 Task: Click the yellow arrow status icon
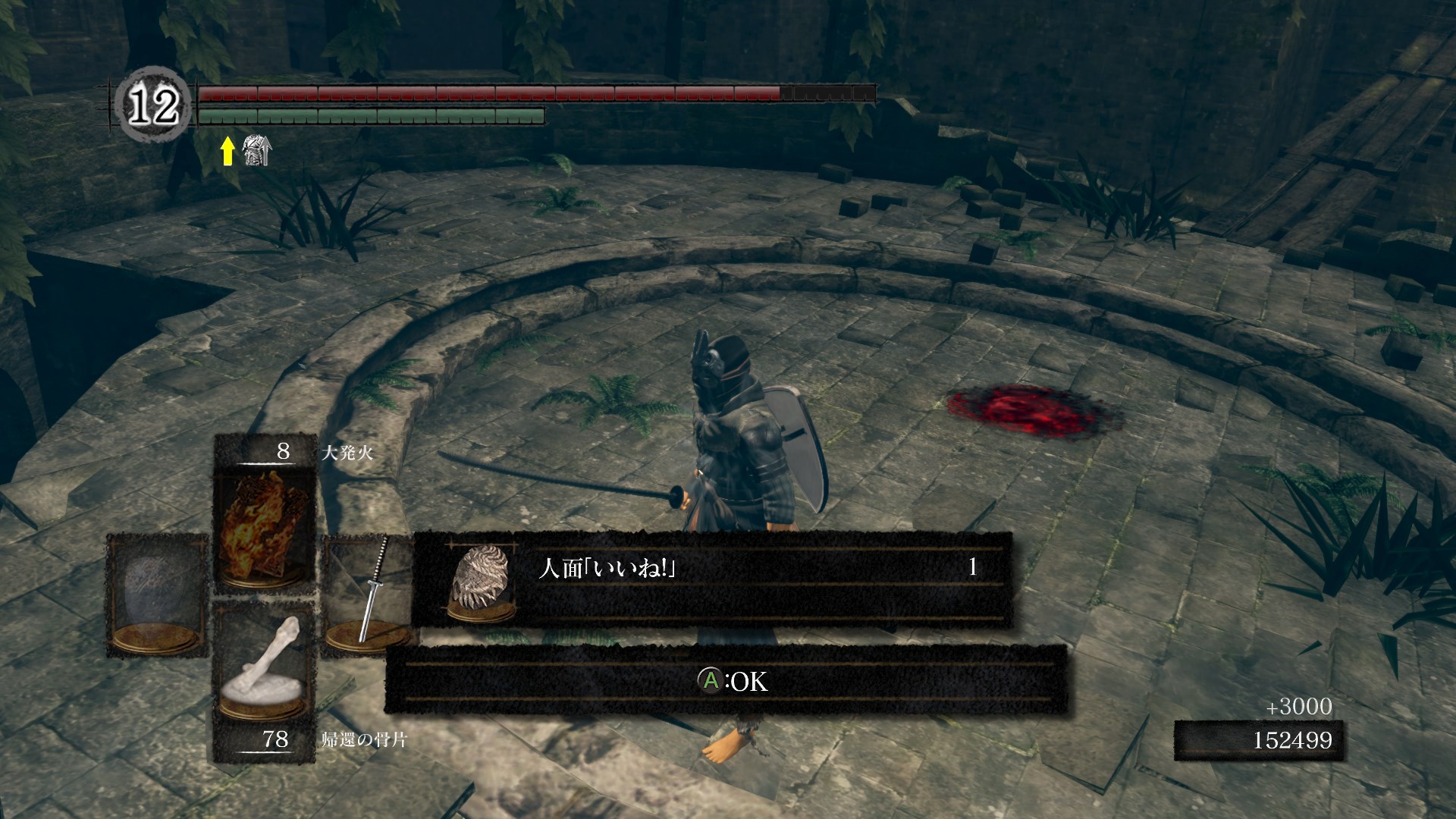pyautogui.click(x=227, y=151)
